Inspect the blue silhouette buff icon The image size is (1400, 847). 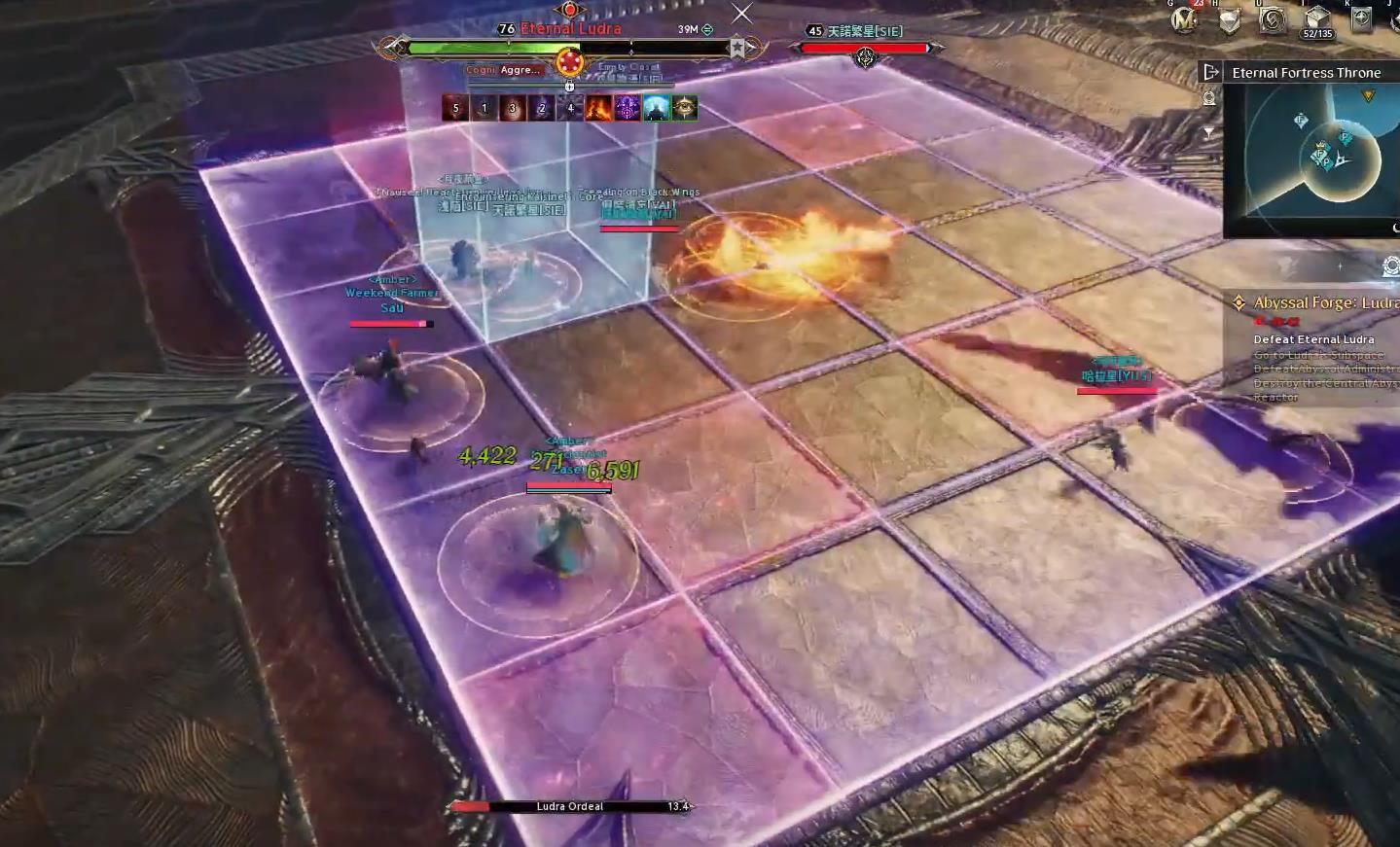(657, 108)
